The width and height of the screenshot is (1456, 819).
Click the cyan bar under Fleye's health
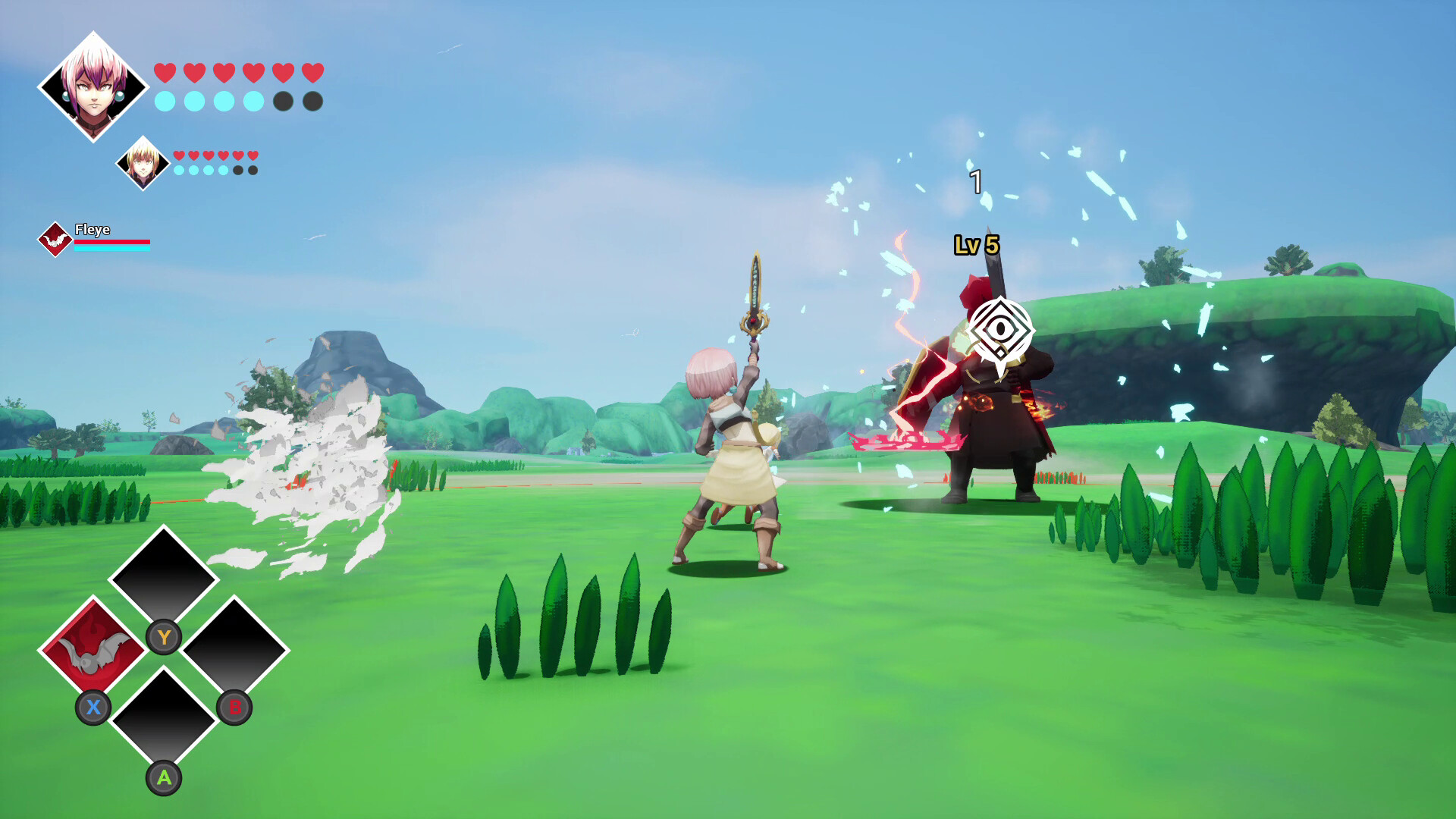[112, 249]
